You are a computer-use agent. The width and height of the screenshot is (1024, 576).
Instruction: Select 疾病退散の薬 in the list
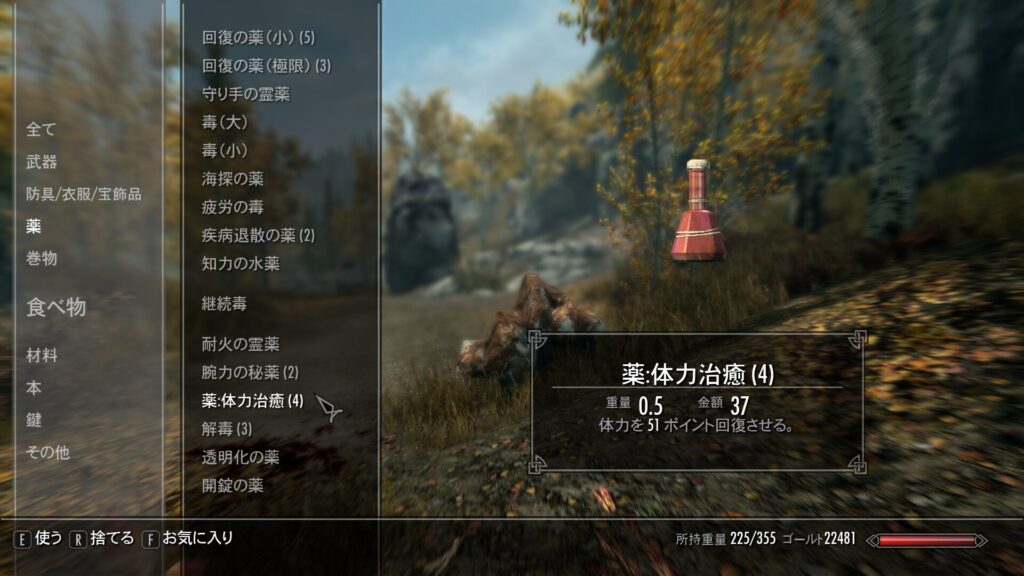tap(258, 235)
